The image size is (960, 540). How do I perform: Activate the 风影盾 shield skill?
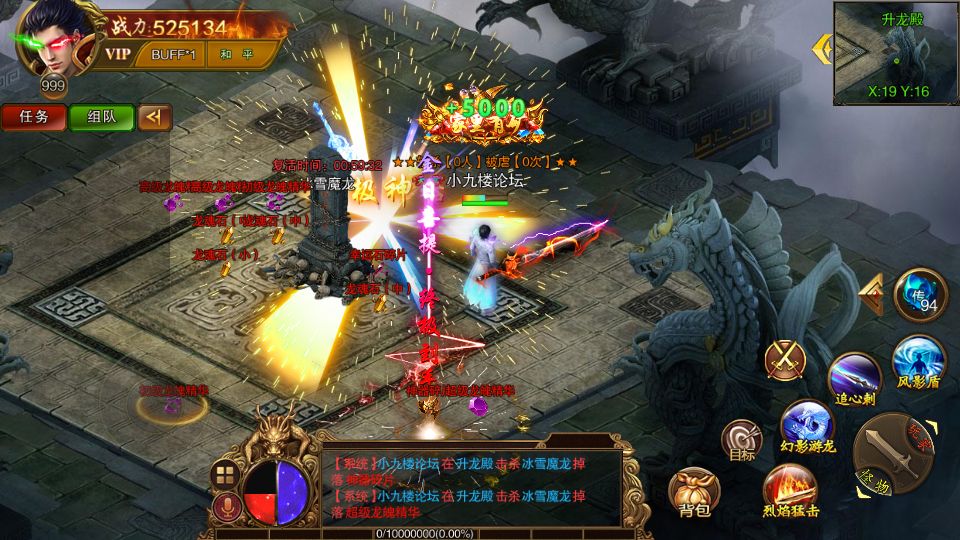(917, 361)
